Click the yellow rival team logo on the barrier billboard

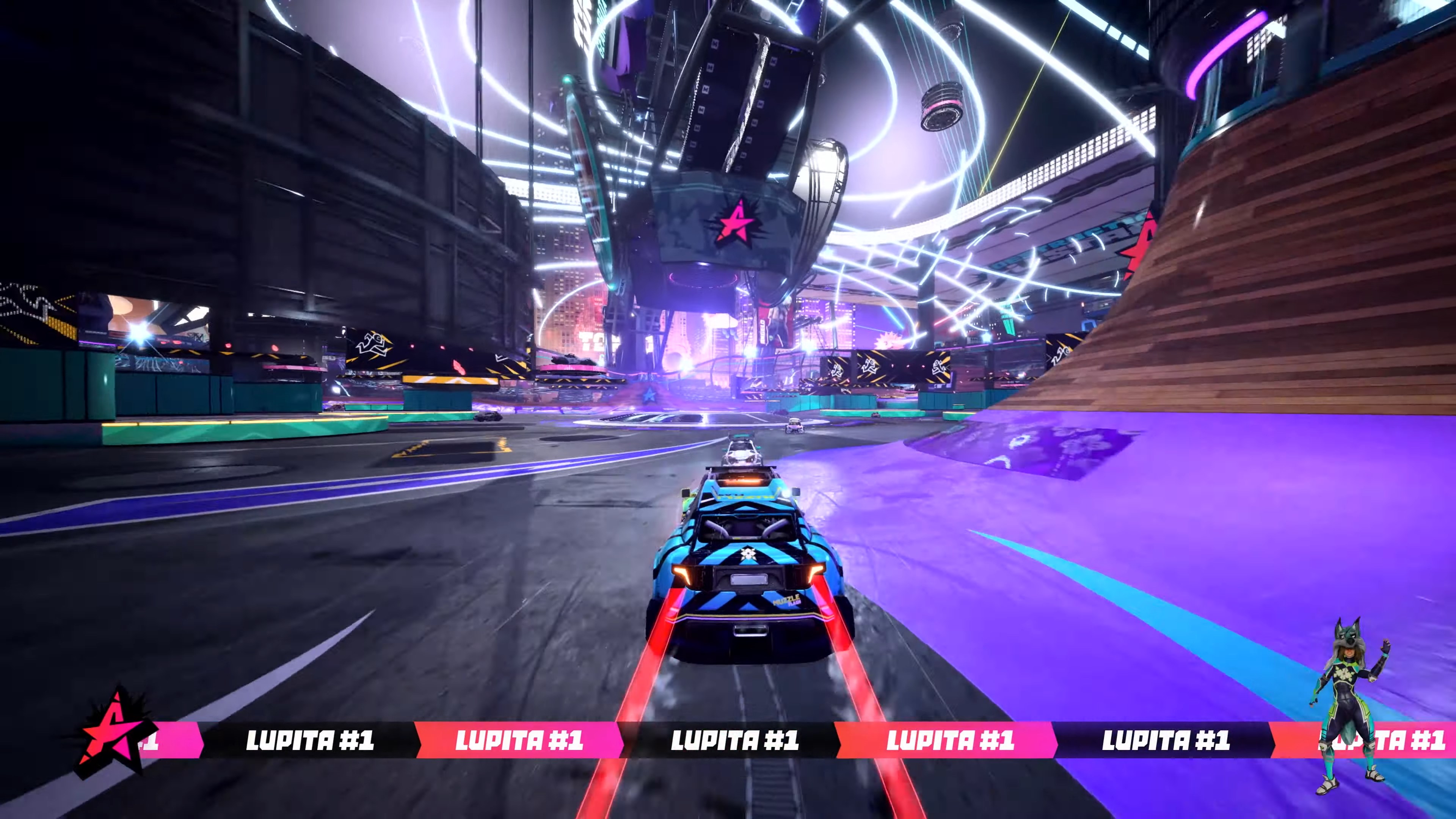click(x=373, y=345)
